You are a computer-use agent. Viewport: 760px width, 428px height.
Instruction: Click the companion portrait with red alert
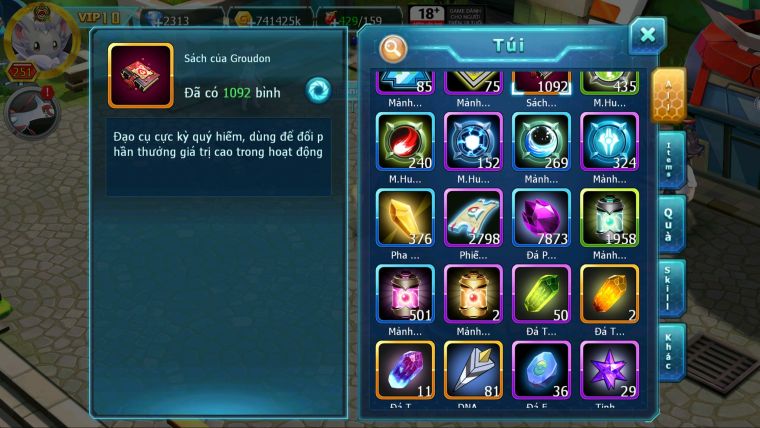pos(28,110)
